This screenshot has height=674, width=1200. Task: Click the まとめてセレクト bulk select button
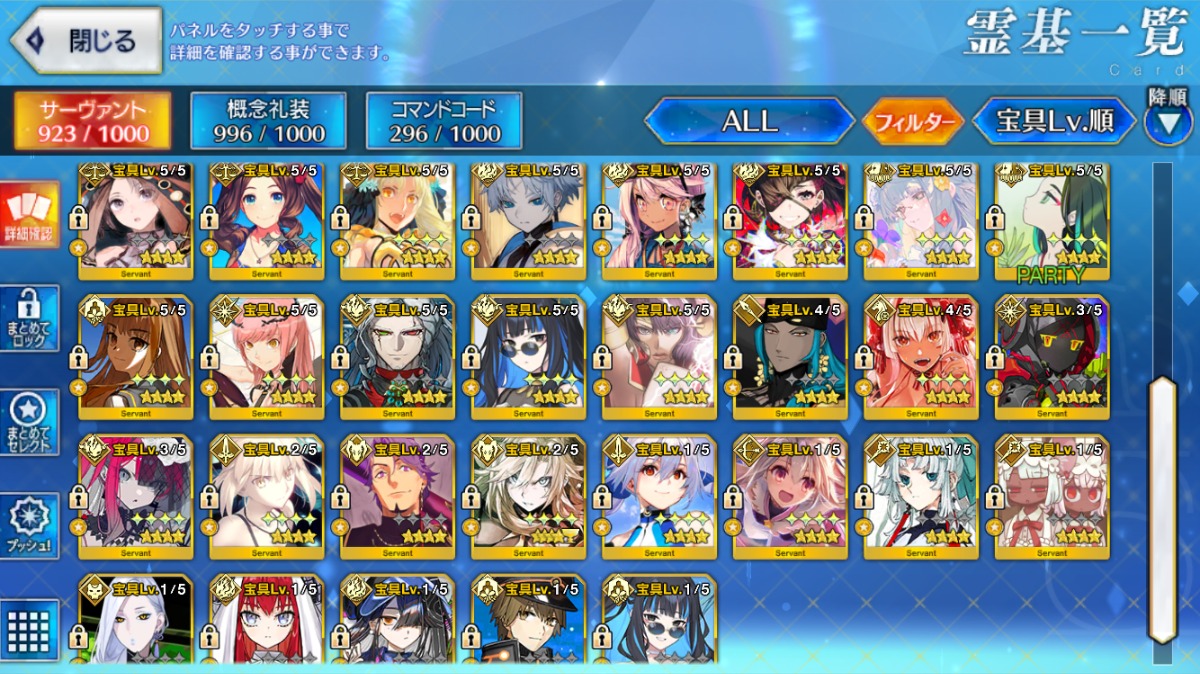[29, 421]
